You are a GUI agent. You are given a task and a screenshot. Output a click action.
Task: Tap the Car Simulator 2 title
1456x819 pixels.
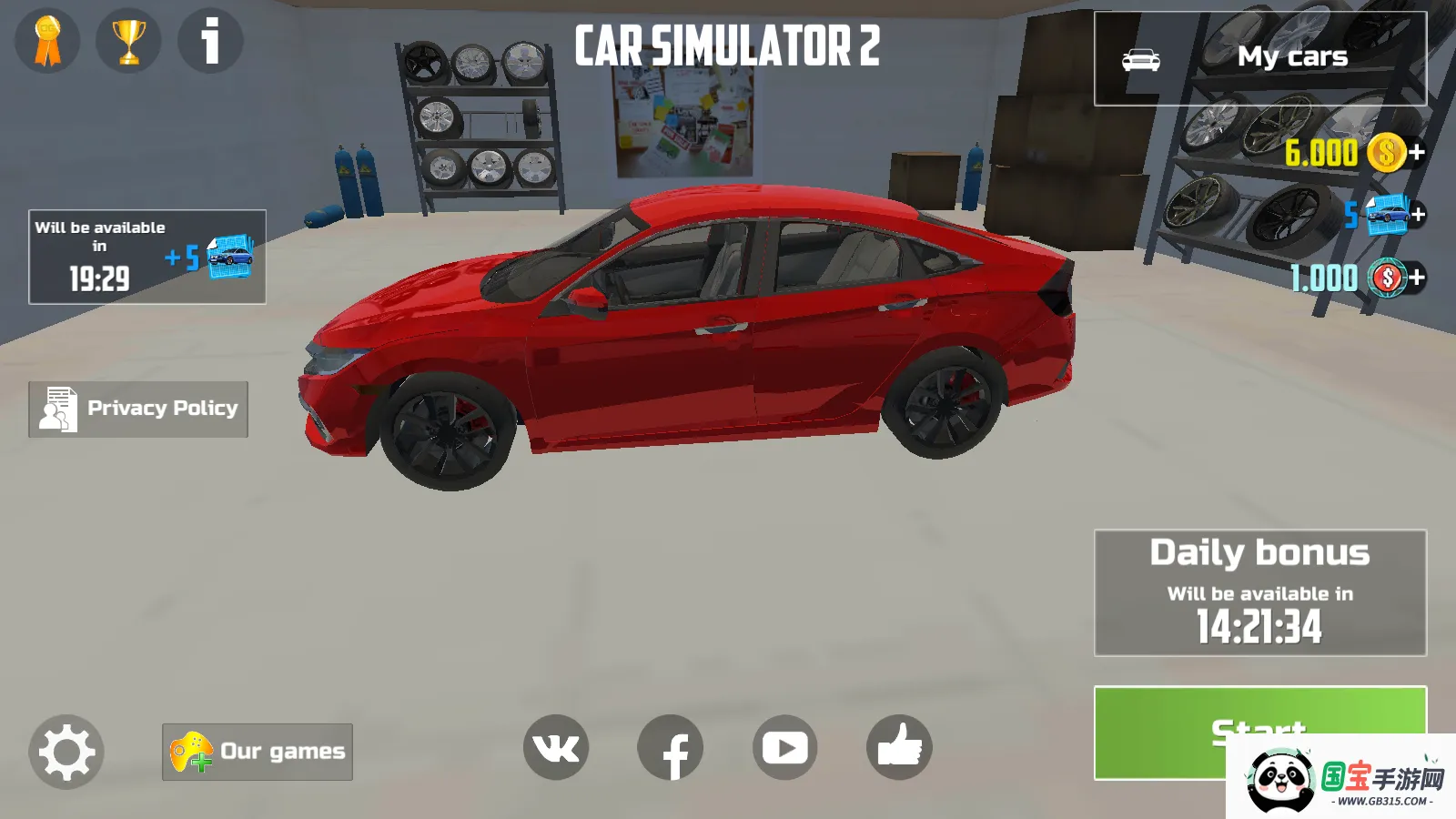click(x=728, y=44)
